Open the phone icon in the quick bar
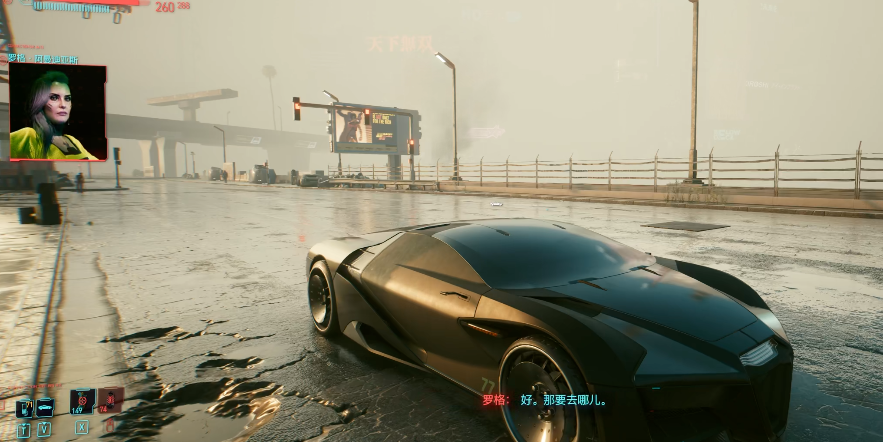This screenshot has height=442, width=883. click(x=24, y=408)
